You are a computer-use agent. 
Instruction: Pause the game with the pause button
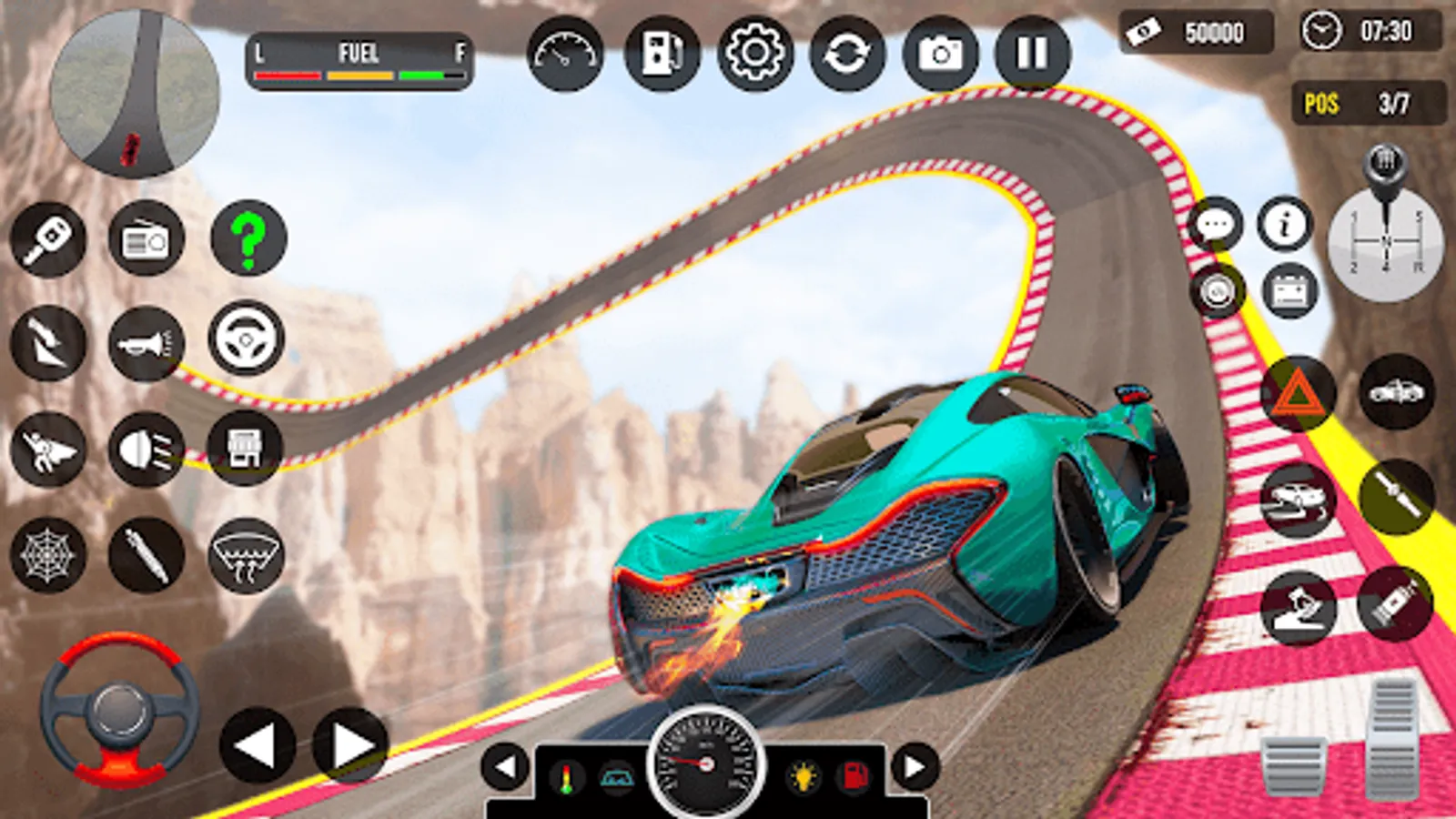[1032, 55]
